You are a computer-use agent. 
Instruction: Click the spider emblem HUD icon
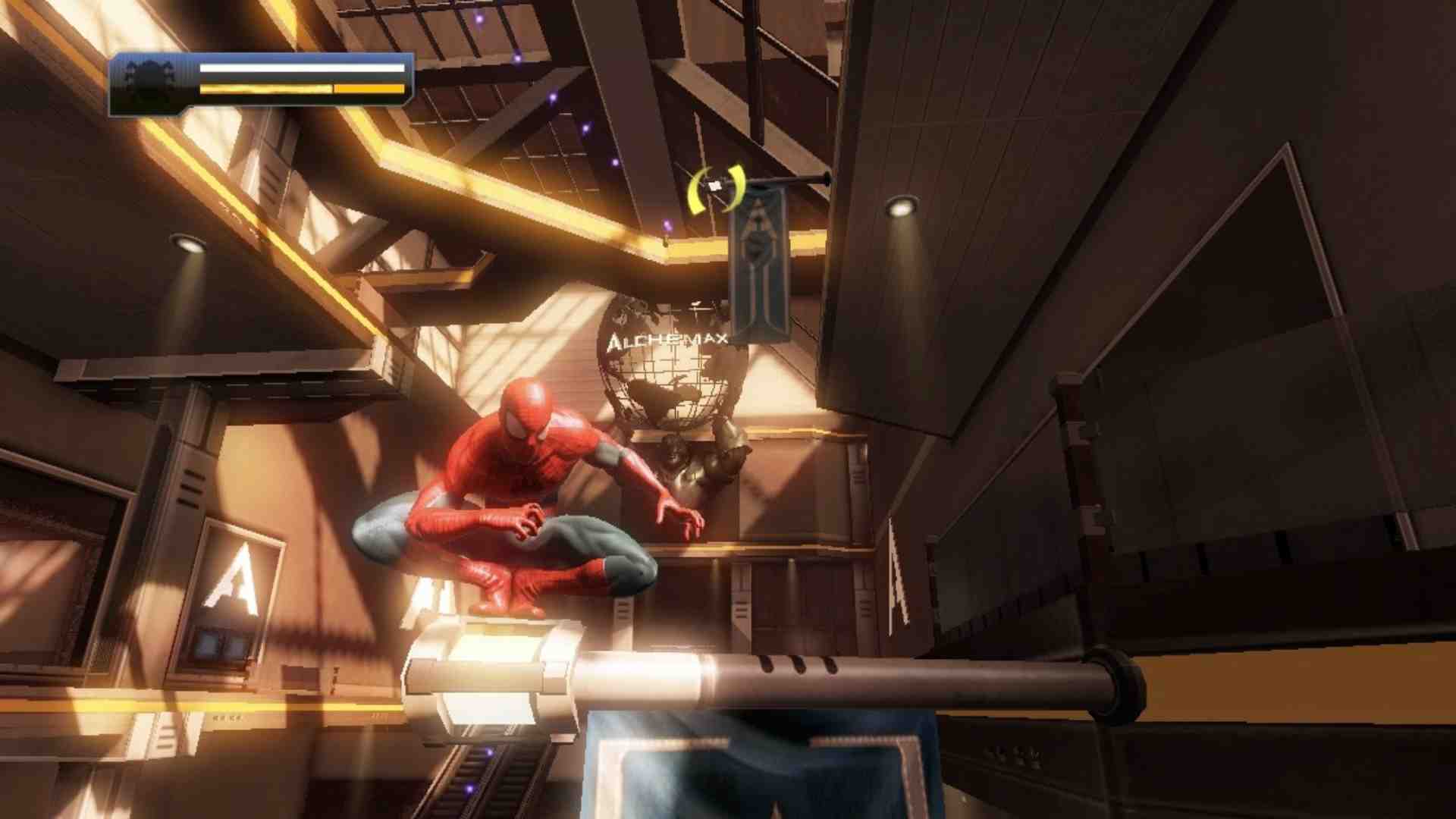click(151, 79)
